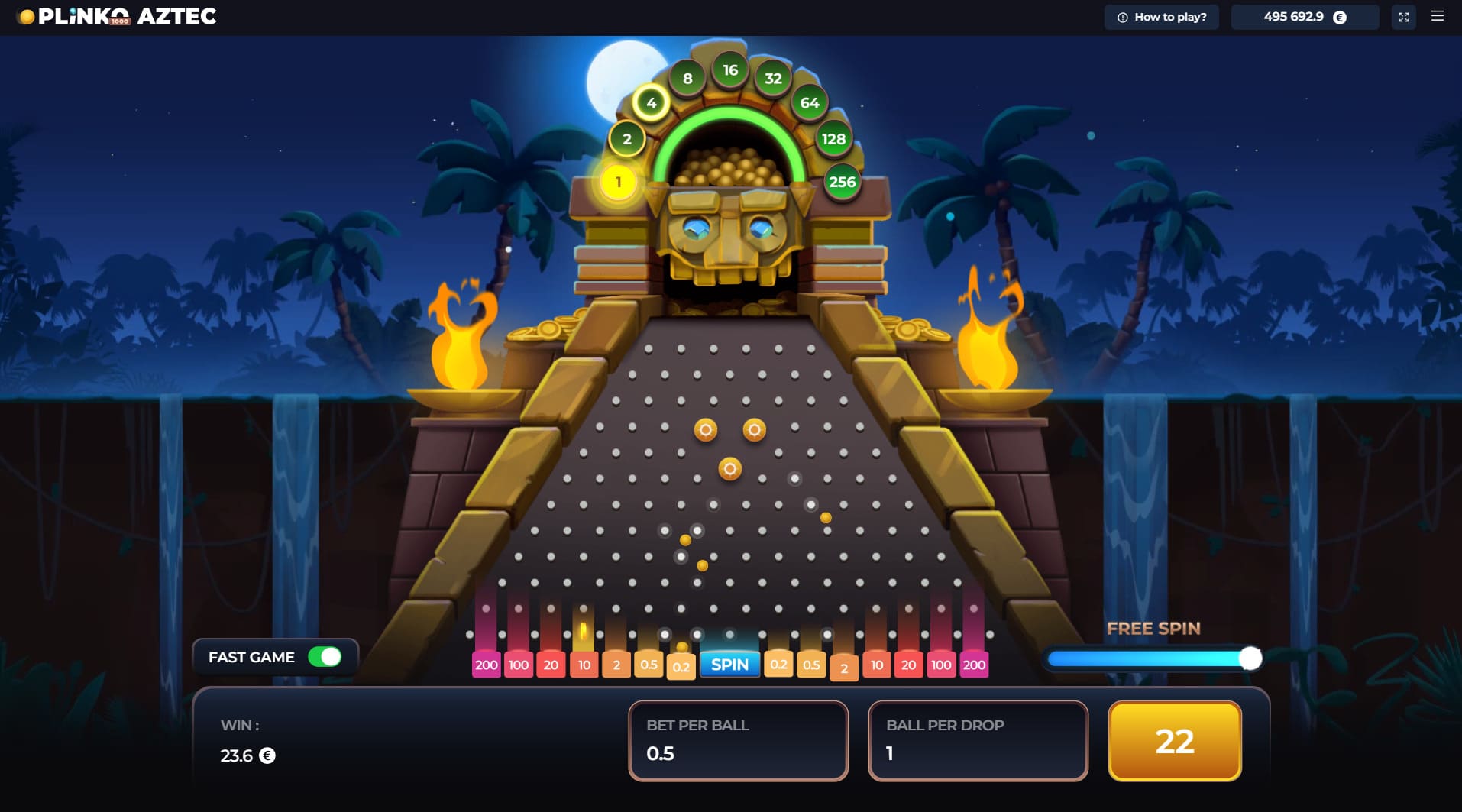
Task: Click the yellow 22 counter button
Action: click(x=1174, y=740)
